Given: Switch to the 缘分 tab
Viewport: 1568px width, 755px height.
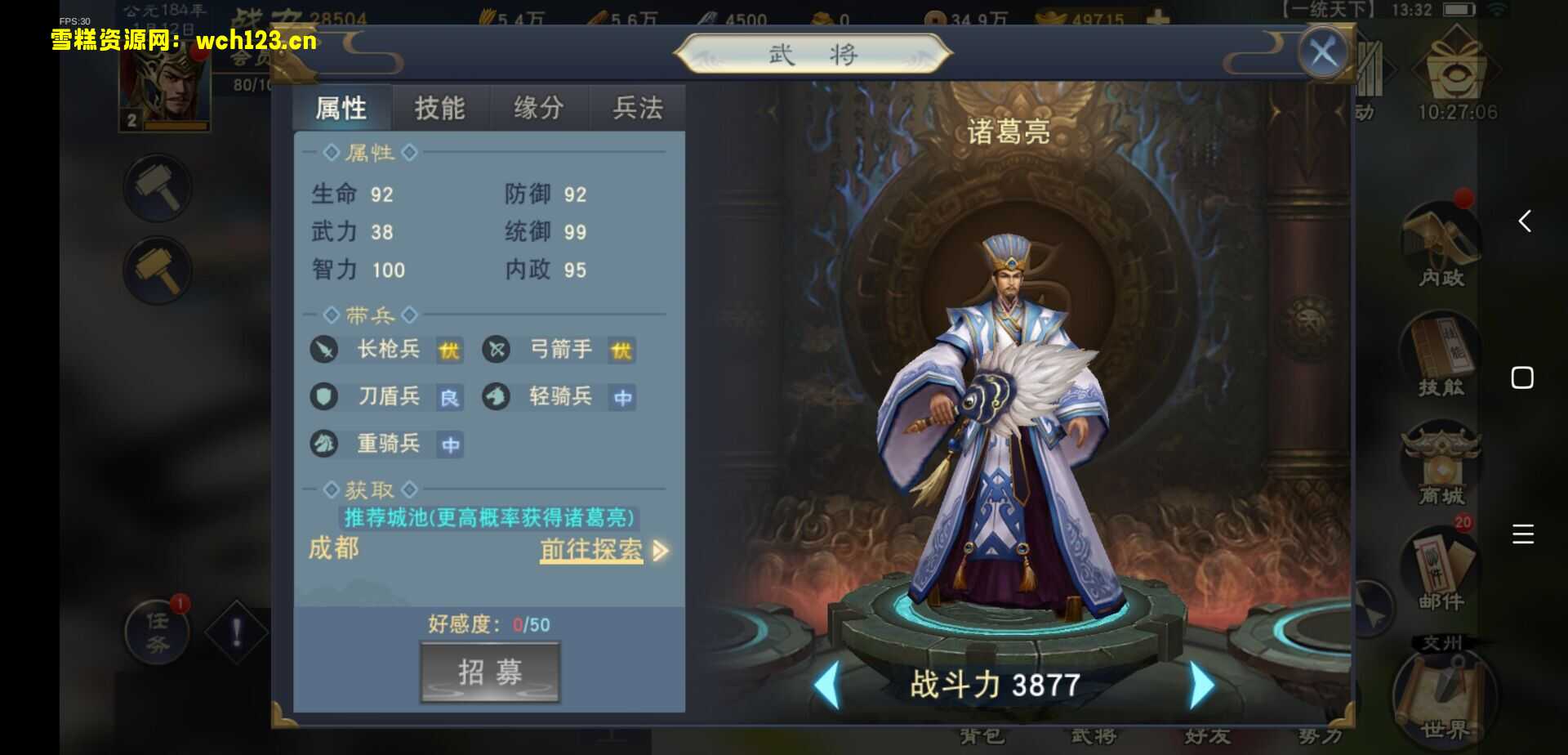Looking at the screenshot, I should 537,107.
